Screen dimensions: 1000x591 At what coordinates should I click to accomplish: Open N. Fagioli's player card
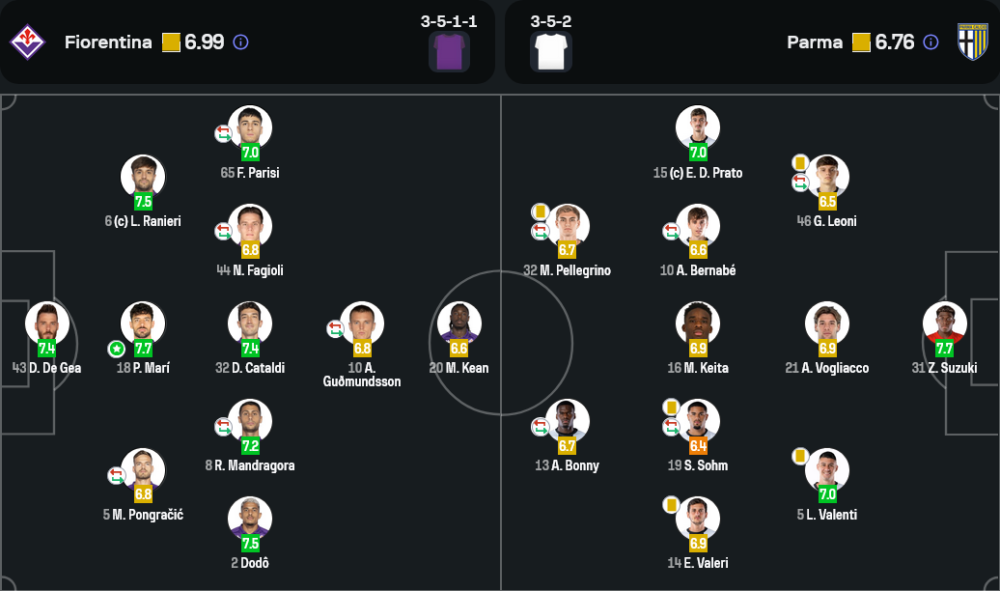tap(250, 226)
